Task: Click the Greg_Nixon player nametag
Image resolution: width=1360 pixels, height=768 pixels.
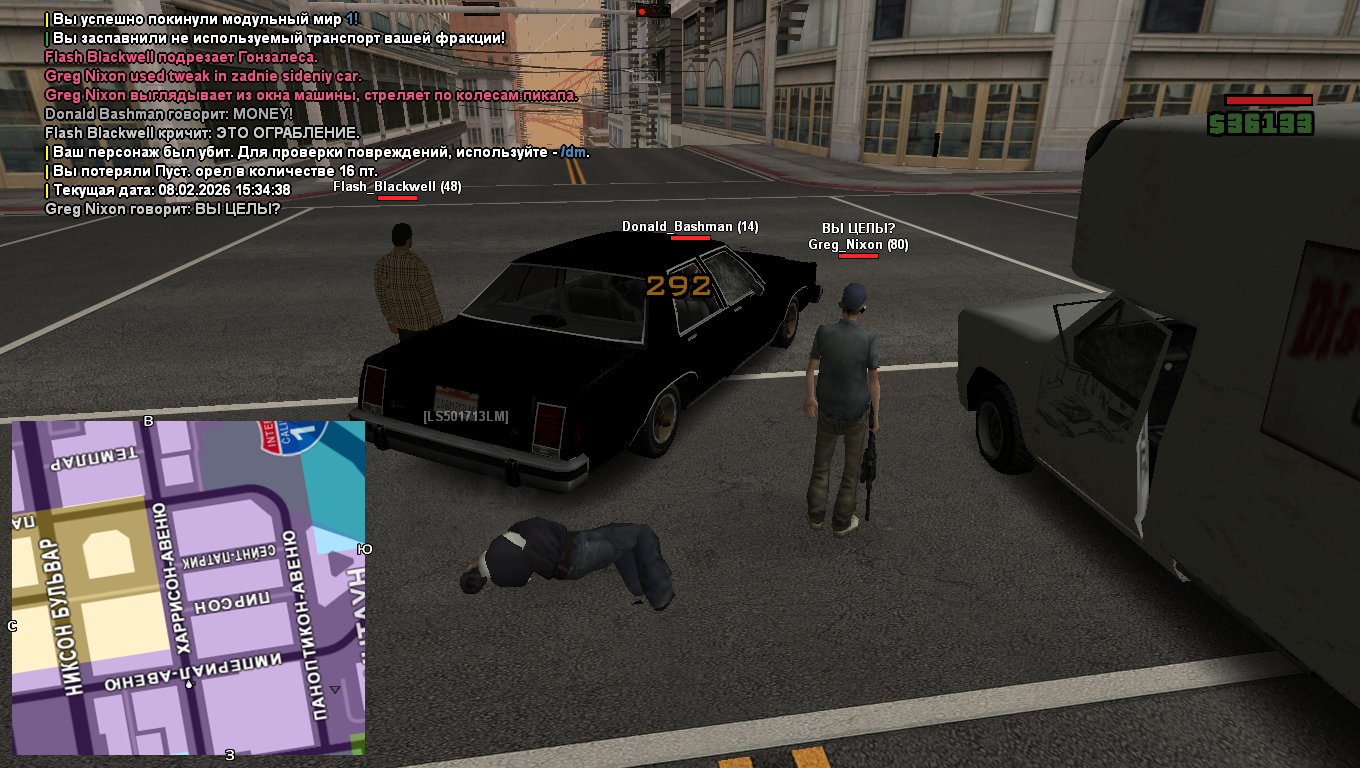Action: point(858,244)
